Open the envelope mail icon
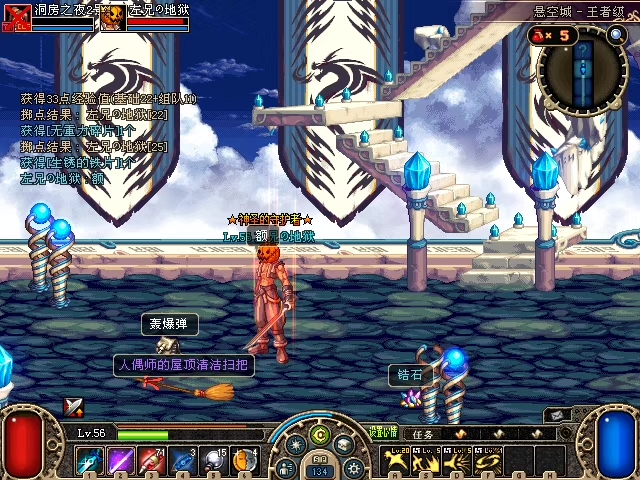Screen dimensions: 640x480 pos(557,414)
